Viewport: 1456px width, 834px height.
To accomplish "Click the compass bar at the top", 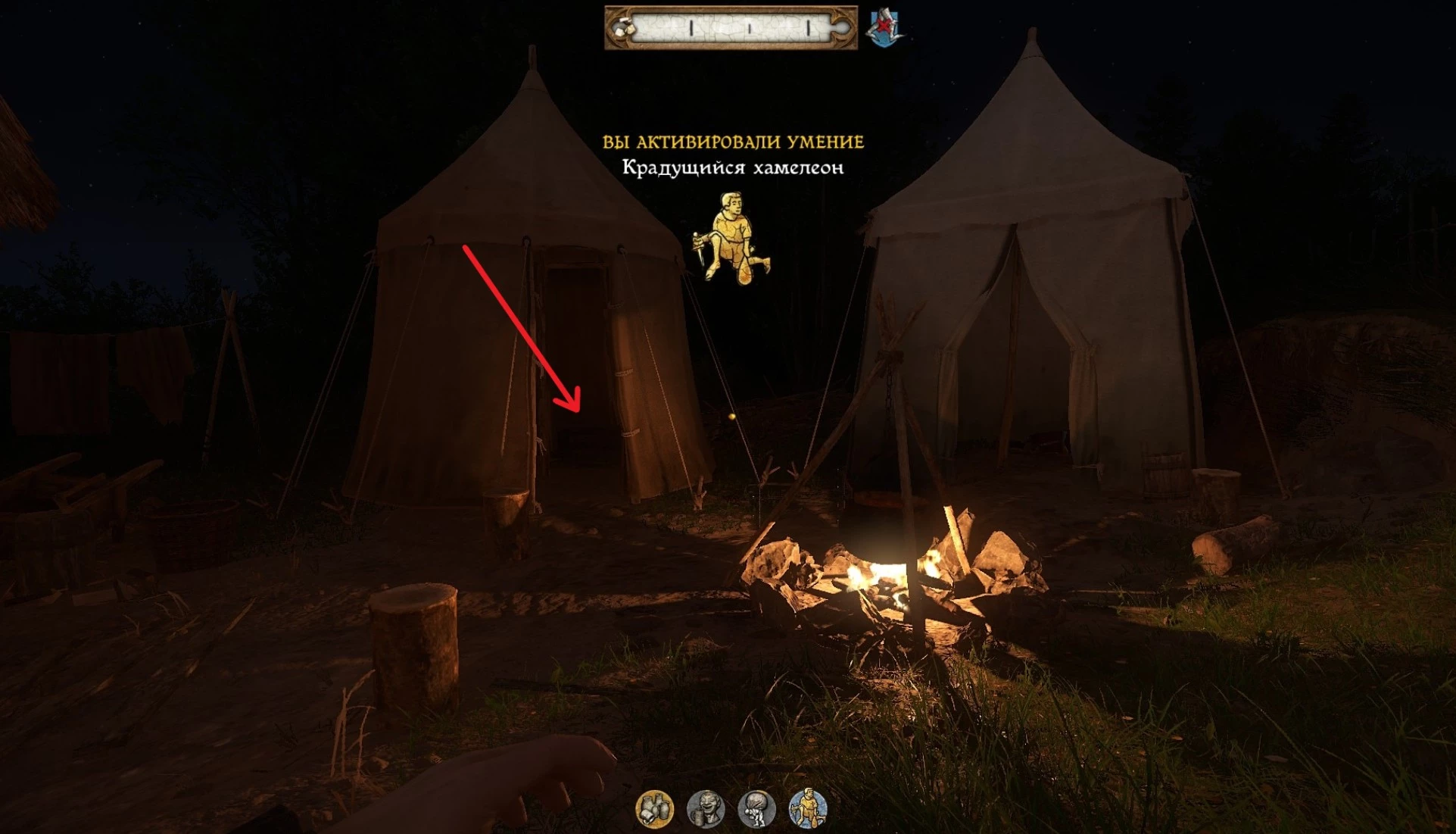I will click(731, 28).
